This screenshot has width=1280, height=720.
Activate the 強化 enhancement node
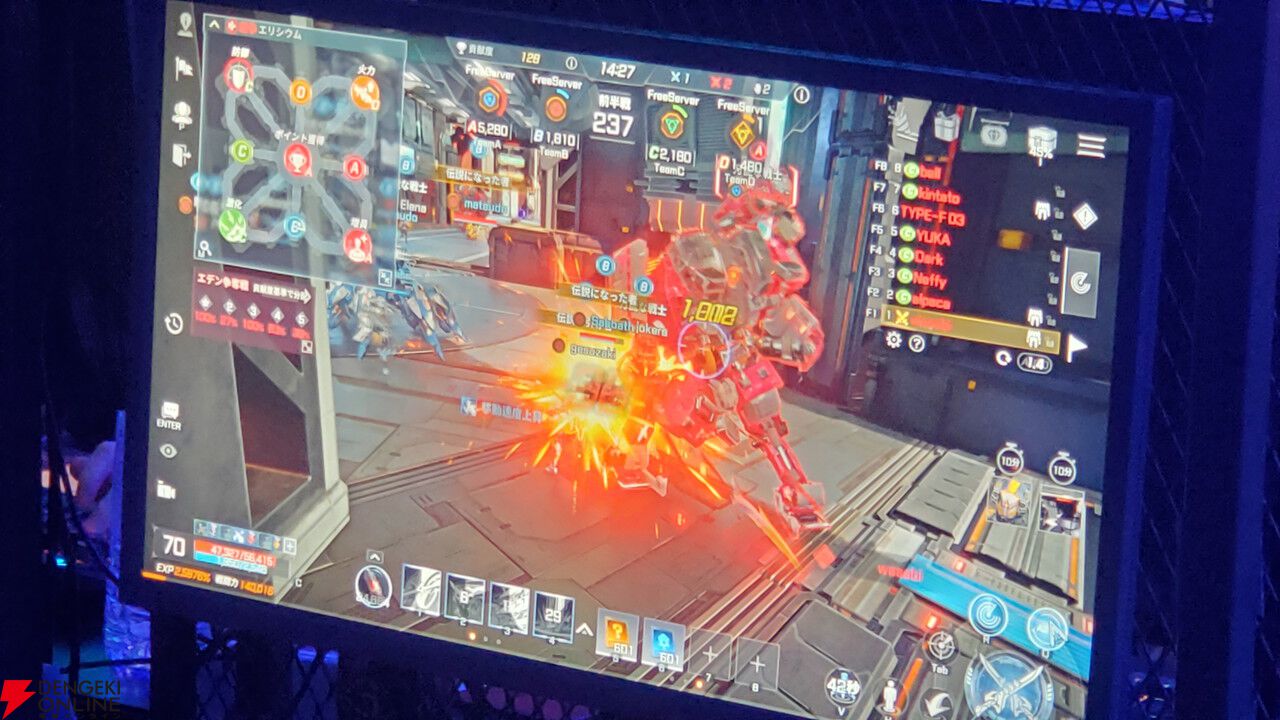tap(231, 224)
